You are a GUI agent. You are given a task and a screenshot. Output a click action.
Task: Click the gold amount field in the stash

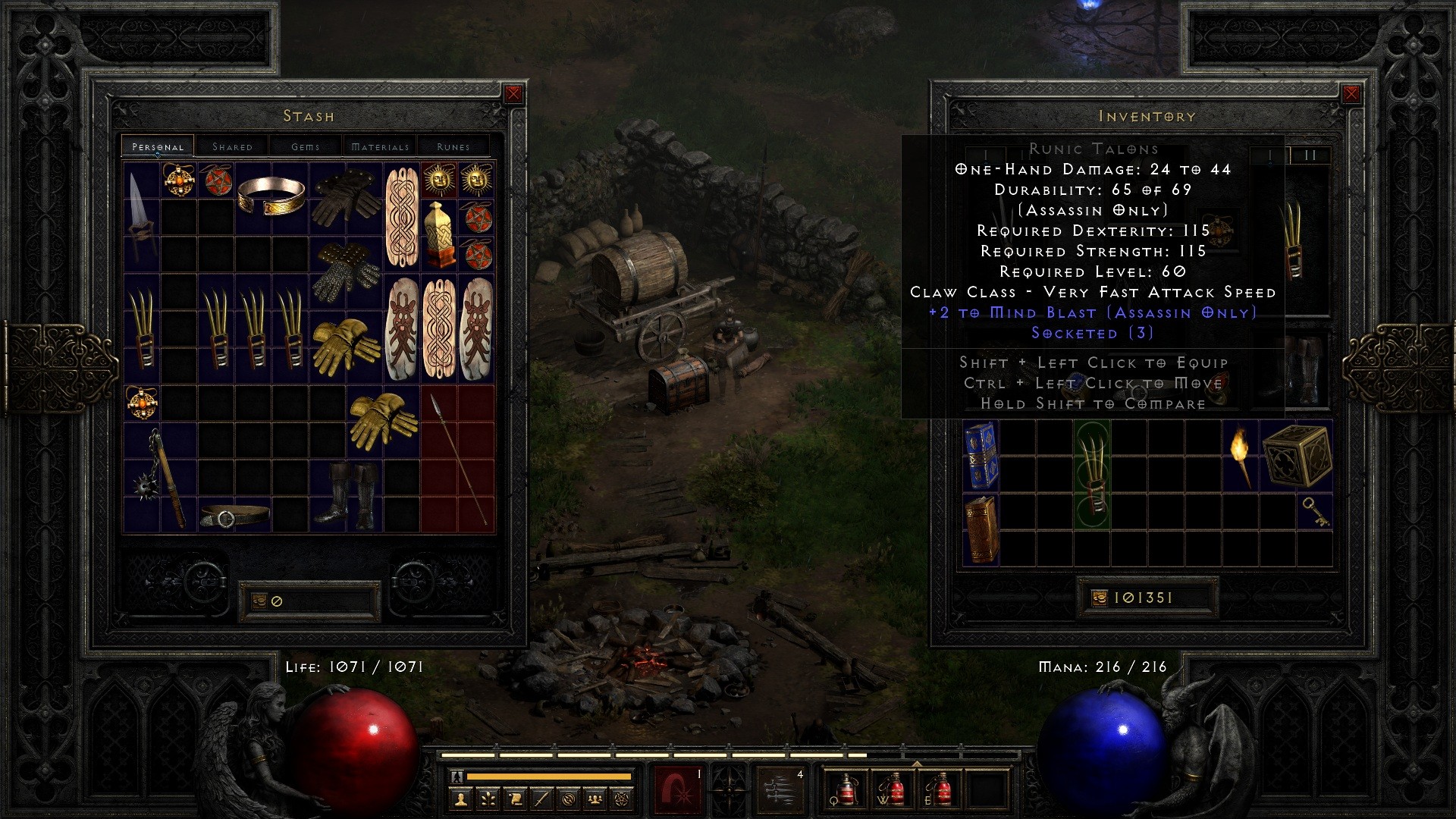[x=311, y=601]
